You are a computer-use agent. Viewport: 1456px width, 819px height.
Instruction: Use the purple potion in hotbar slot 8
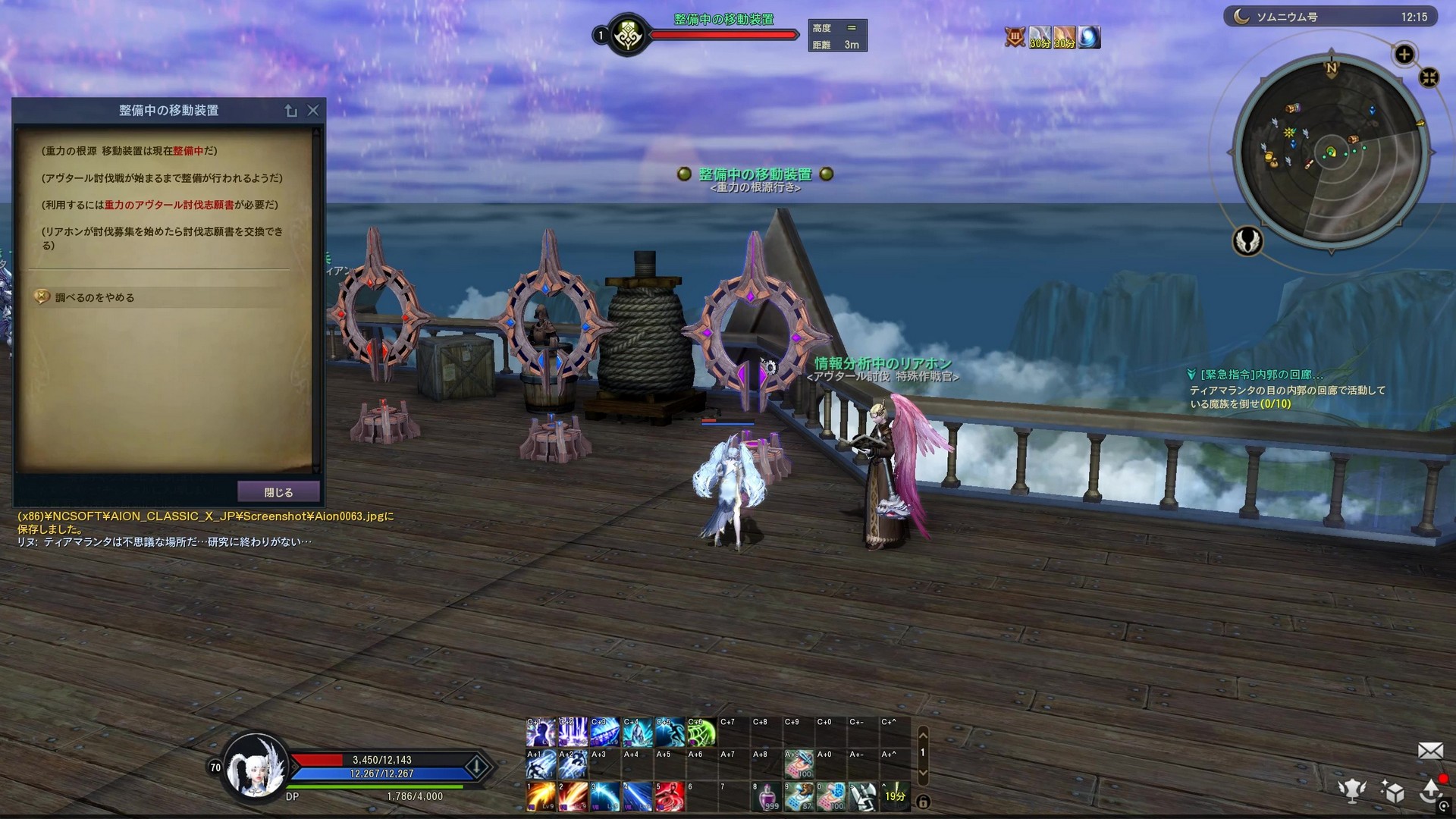click(x=767, y=797)
